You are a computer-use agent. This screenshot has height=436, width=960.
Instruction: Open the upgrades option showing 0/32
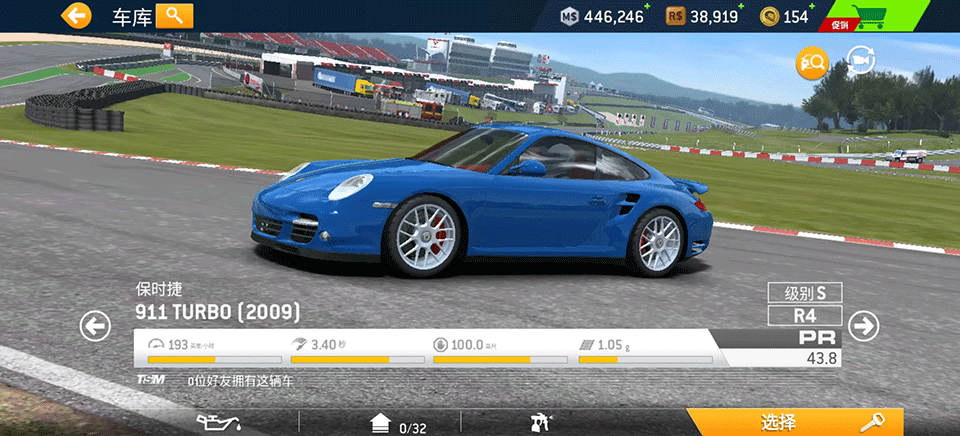(x=398, y=423)
